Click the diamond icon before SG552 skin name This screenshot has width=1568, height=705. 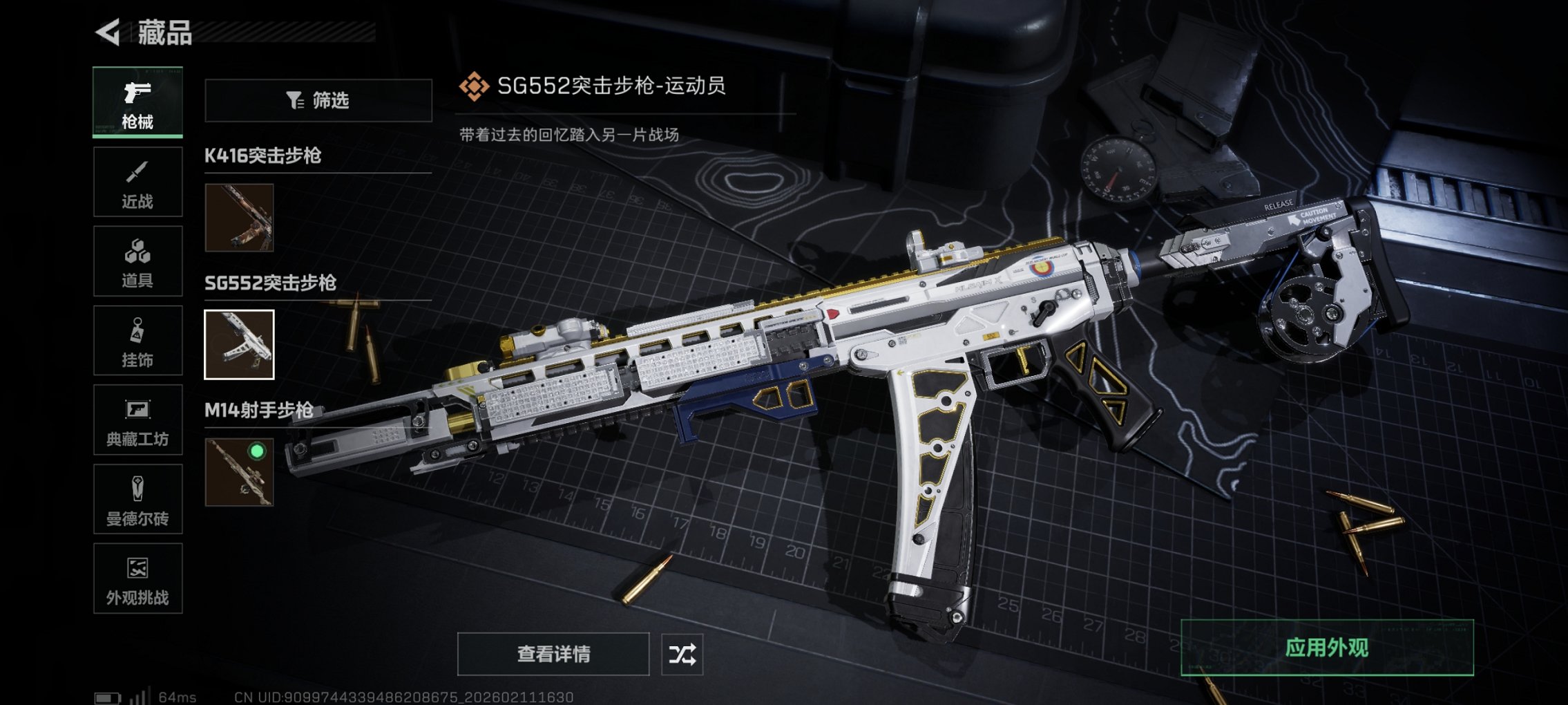tap(474, 87)
